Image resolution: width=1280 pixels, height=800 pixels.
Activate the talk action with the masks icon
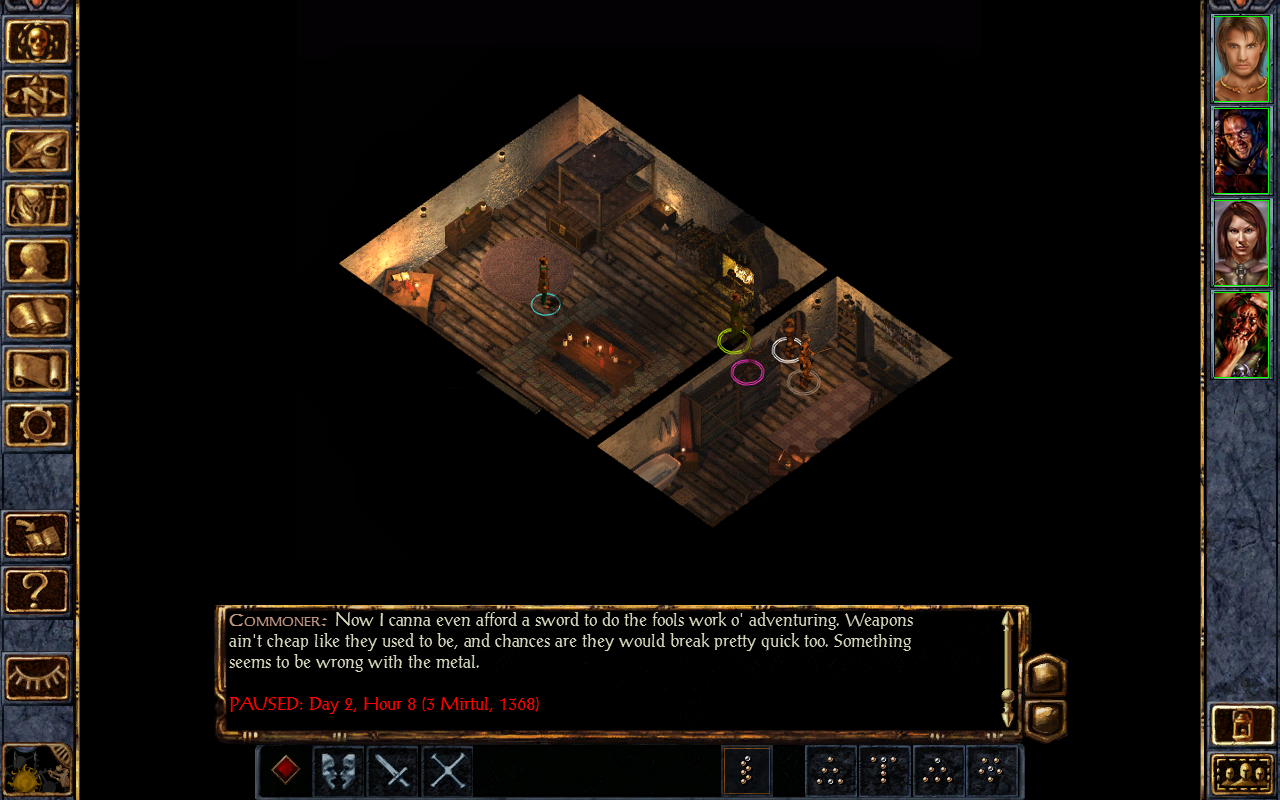[339, 771]
